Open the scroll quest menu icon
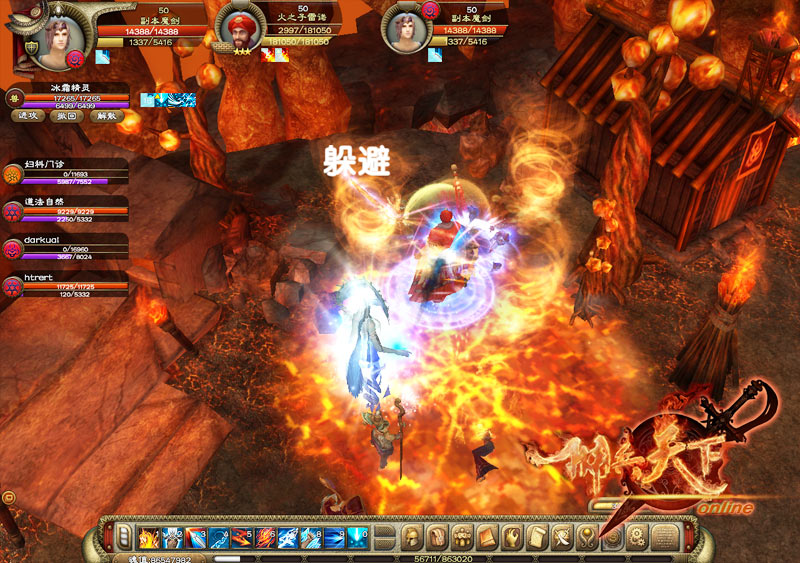 [536, 537]
